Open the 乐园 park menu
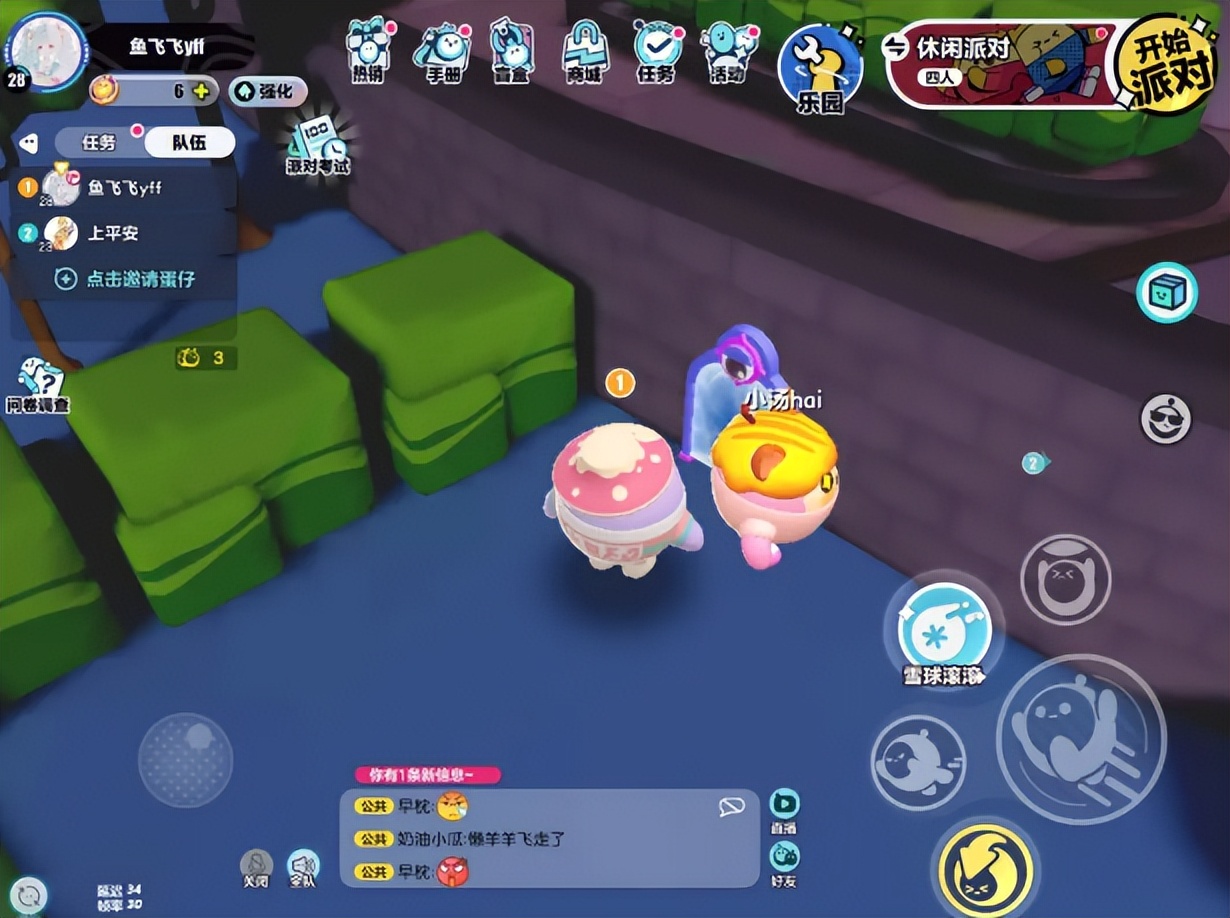This screenshot has width=1230, height=918. pos(819,67)
